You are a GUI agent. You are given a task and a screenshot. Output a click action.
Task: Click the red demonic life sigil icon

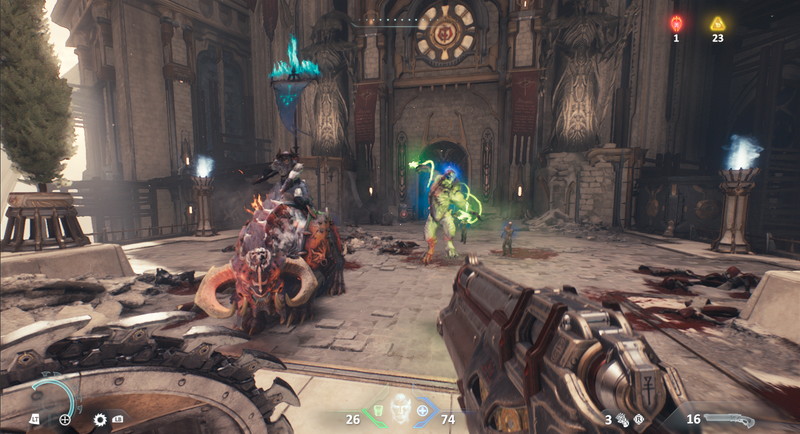pyautogui.click(x=676, y=23)
